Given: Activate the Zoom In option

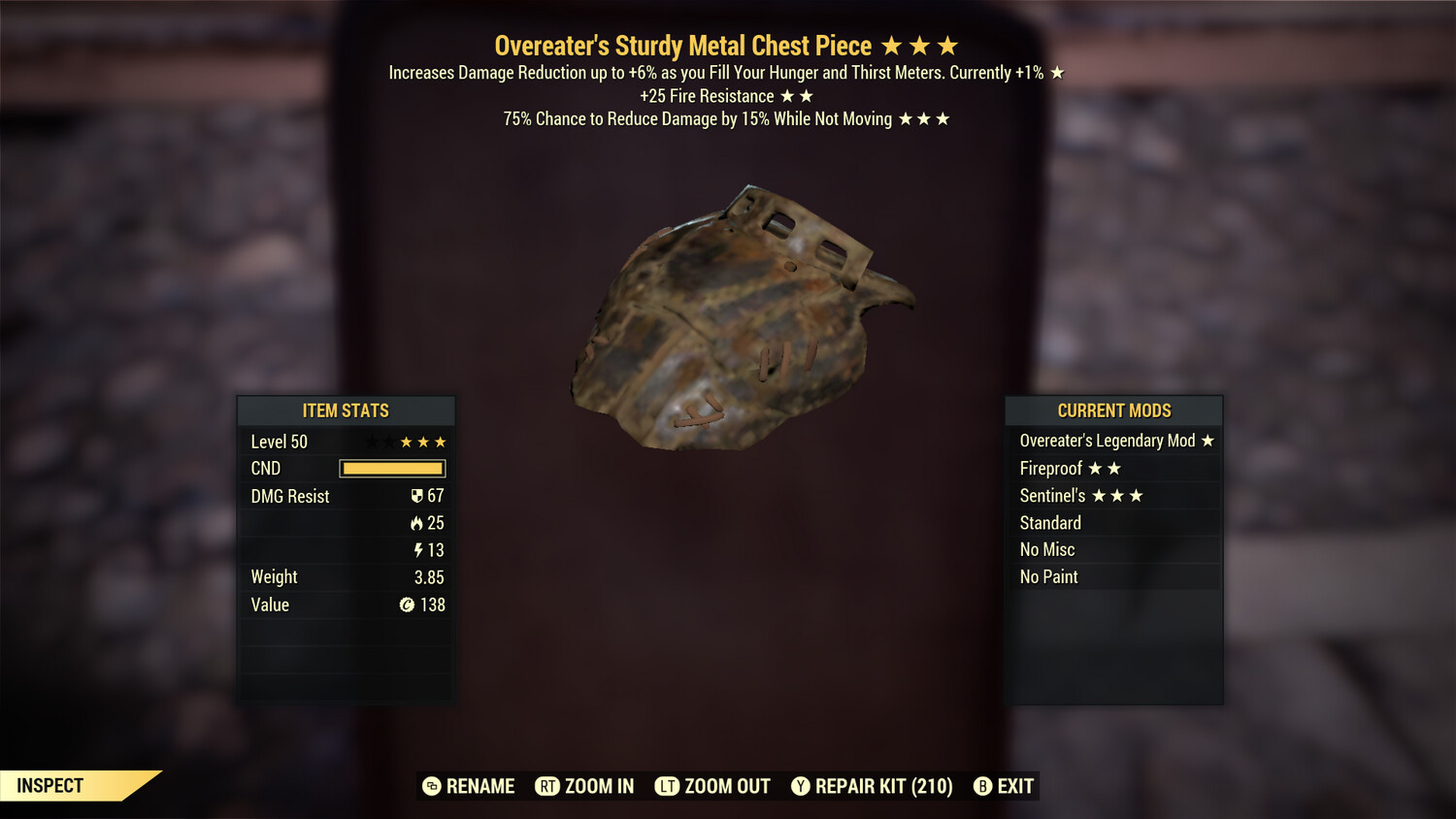Looking at the screenshot, I should coord(584,786).
